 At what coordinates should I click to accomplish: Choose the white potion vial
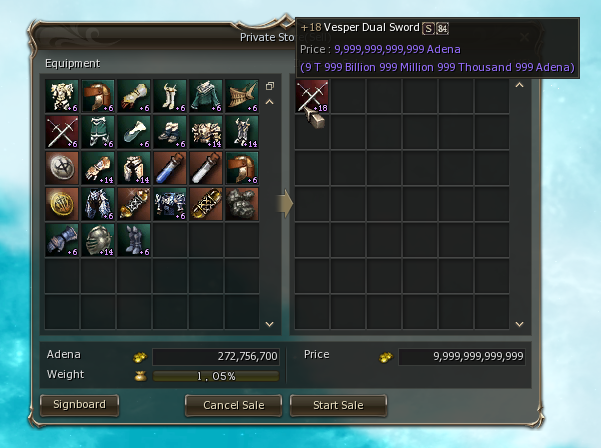tap(206, 168)
